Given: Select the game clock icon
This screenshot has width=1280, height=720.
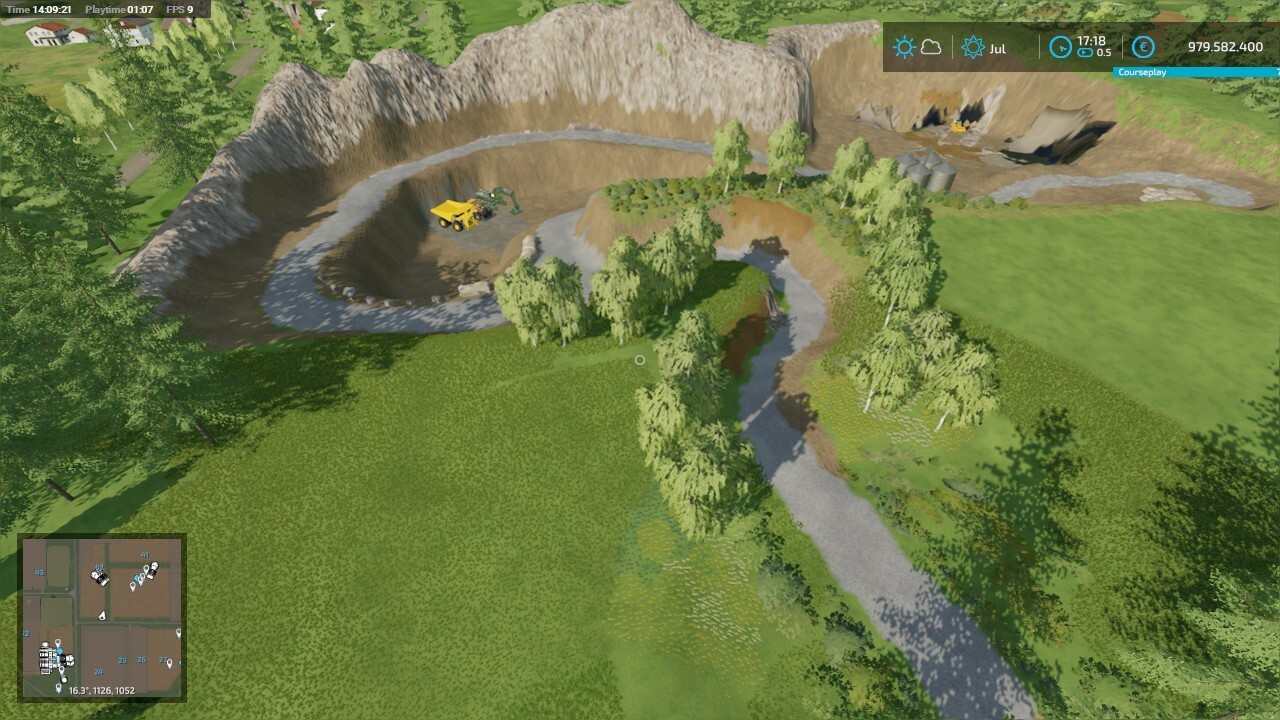Looking at the screenshot, I should (1060, 48).
